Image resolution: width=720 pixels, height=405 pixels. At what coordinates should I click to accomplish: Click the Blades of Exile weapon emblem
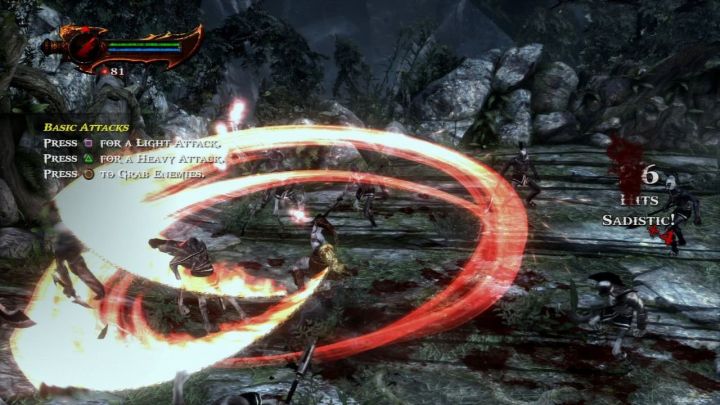[x=84, y=47]
